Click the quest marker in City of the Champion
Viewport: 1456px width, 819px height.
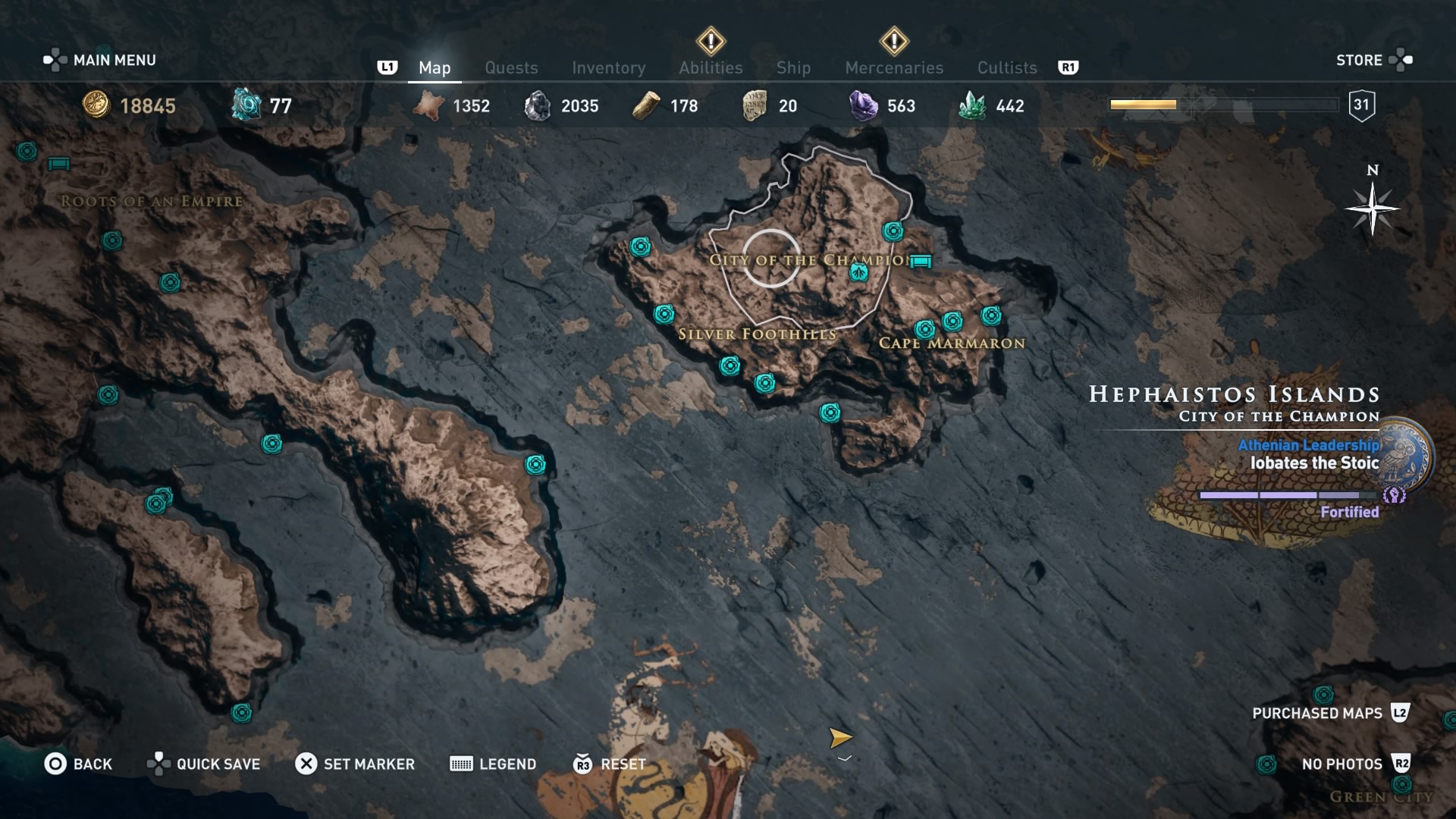(857, 273)
